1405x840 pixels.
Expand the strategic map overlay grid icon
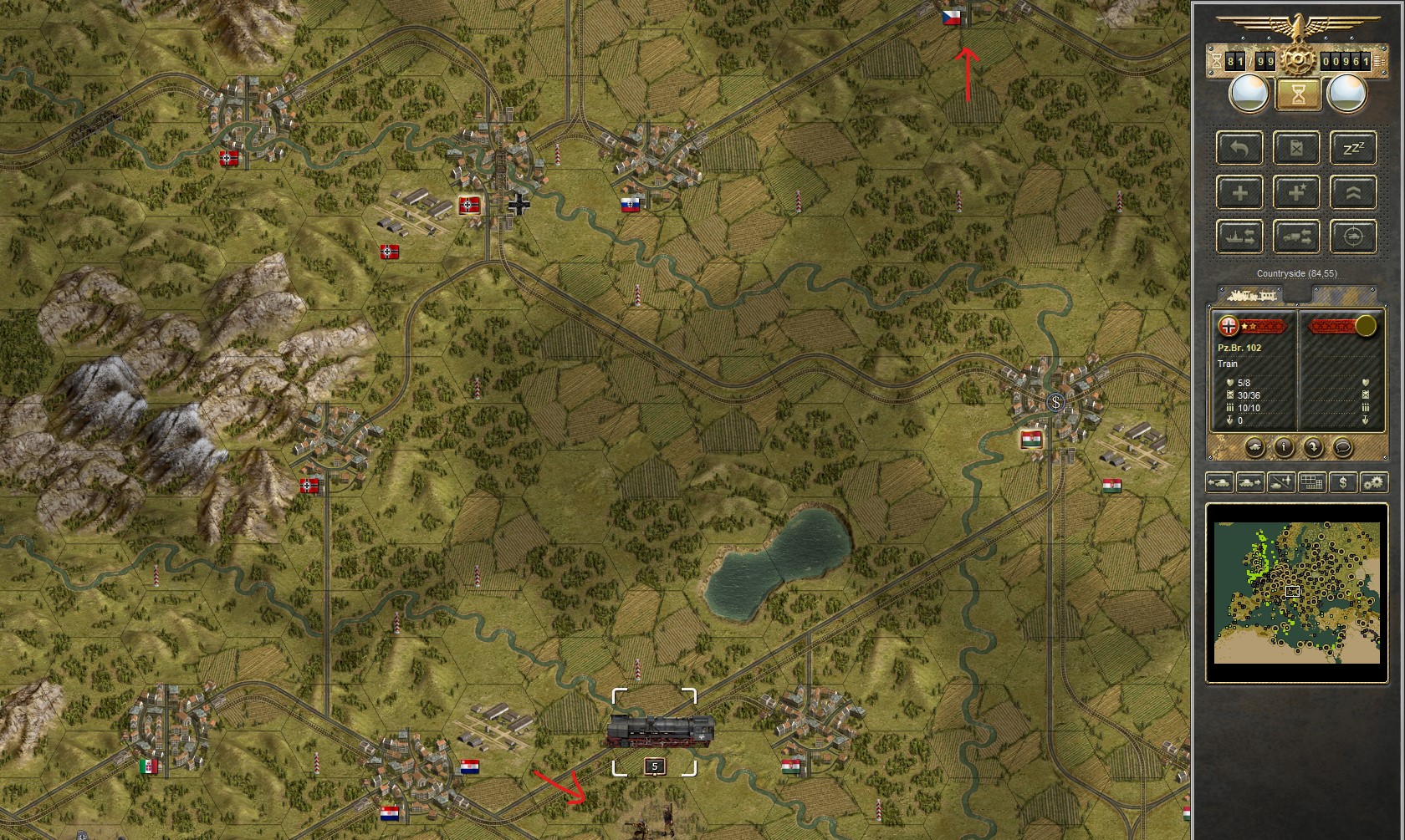pos(1311,482)
